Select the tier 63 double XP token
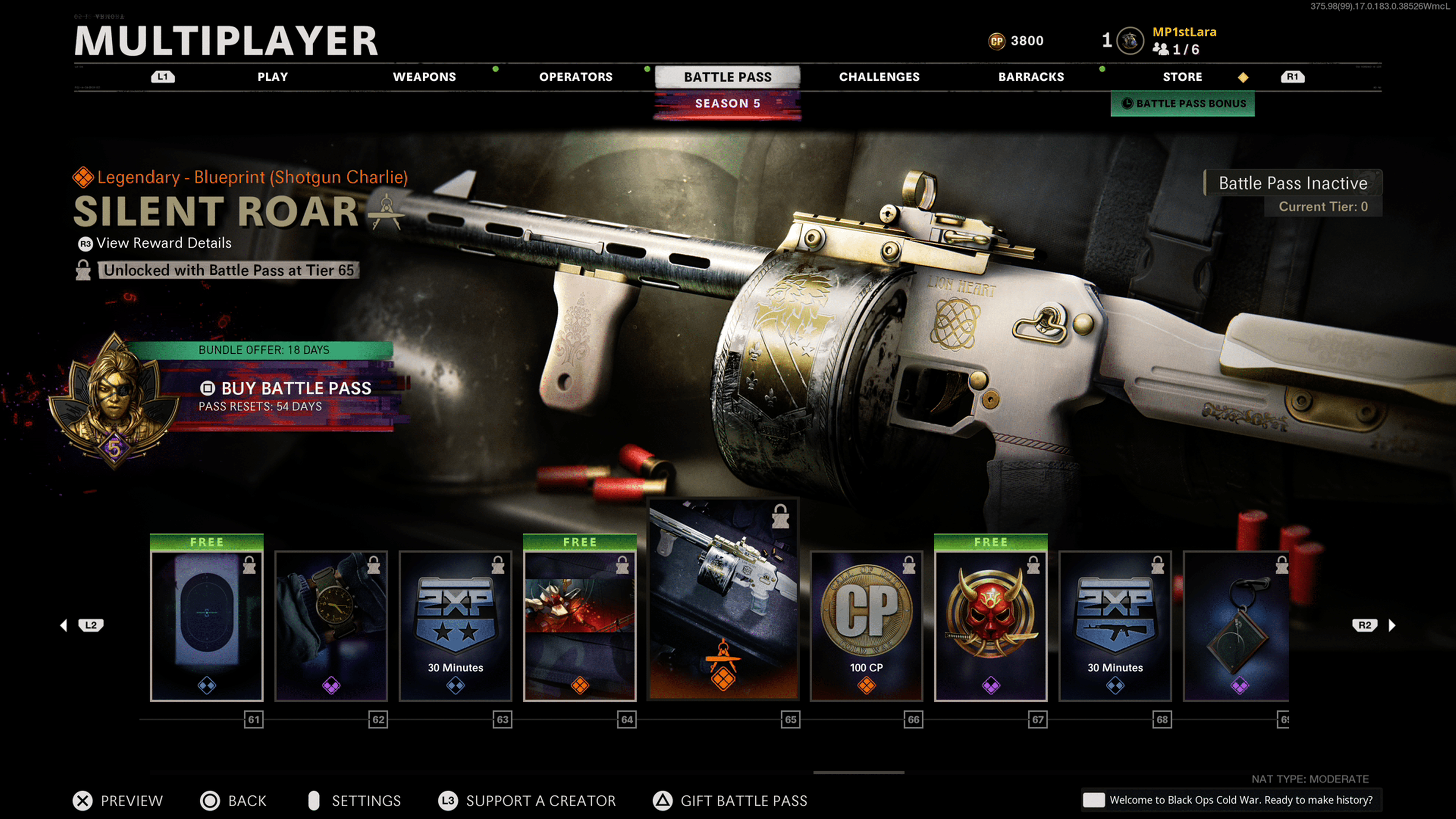Viewport: 1456px width, 819px height. tap(455, 625)
